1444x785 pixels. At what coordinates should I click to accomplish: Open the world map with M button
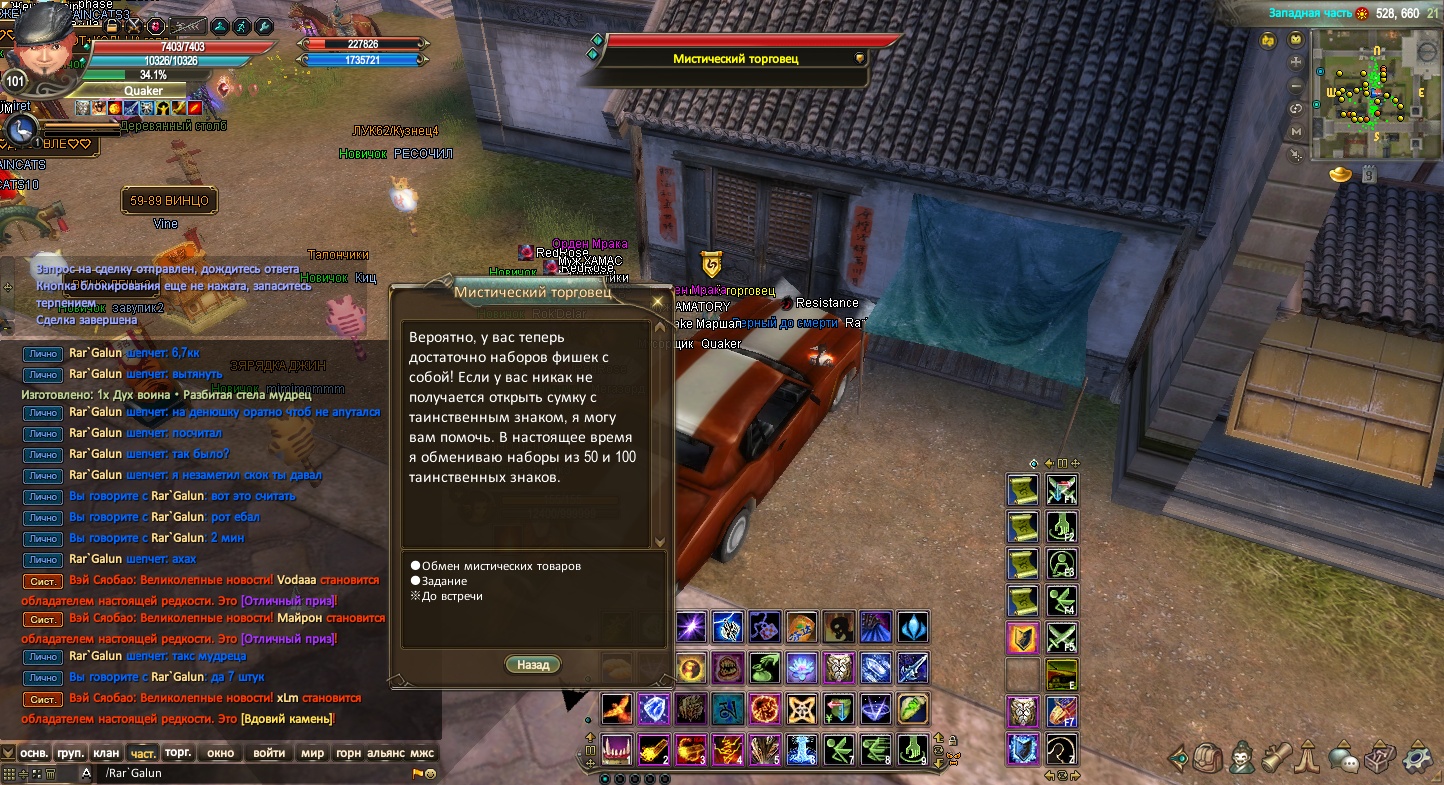pyautogui.click(x=1297, y=131)
